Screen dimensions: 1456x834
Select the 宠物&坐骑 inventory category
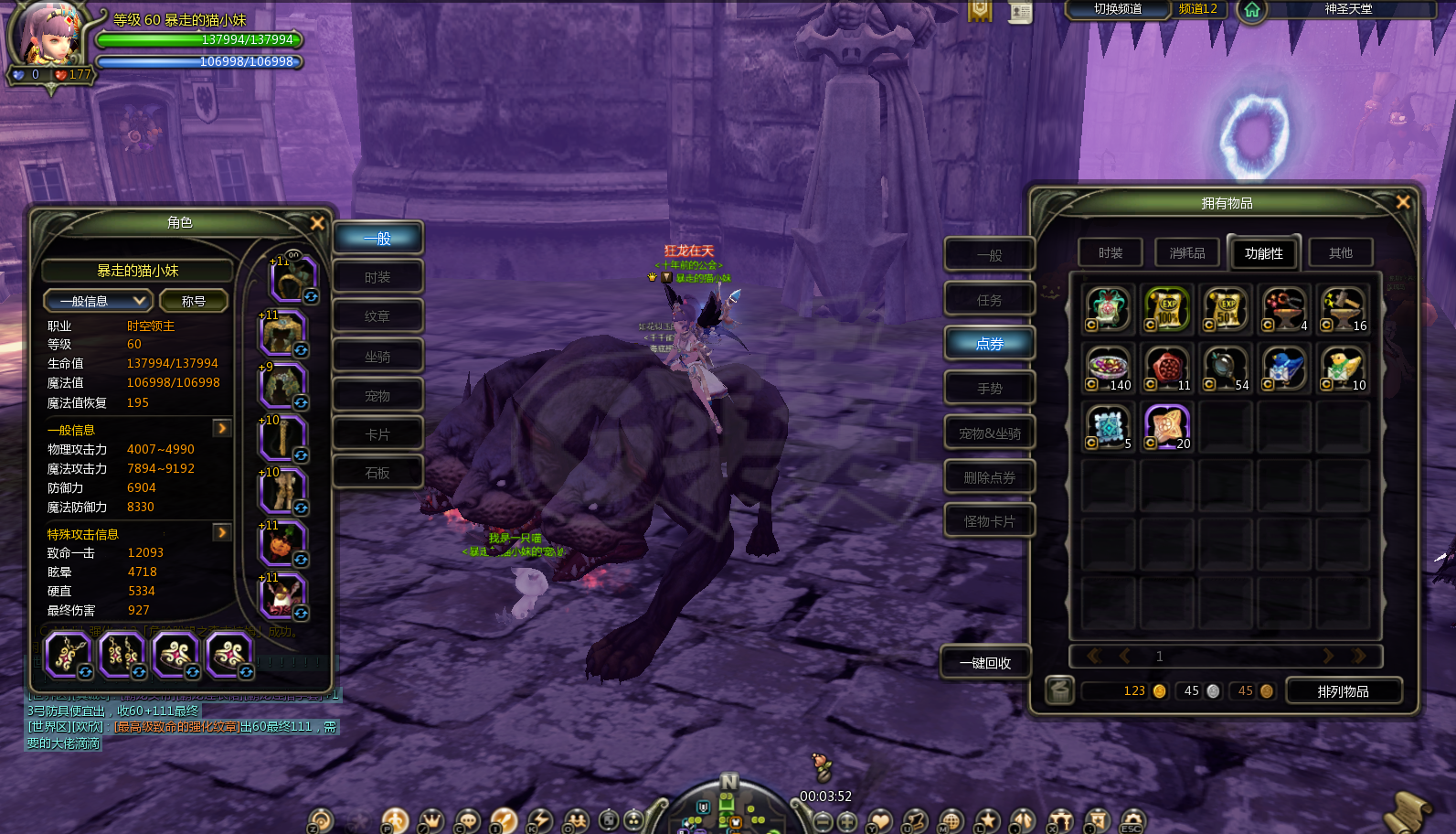click(x=989, y=433)
